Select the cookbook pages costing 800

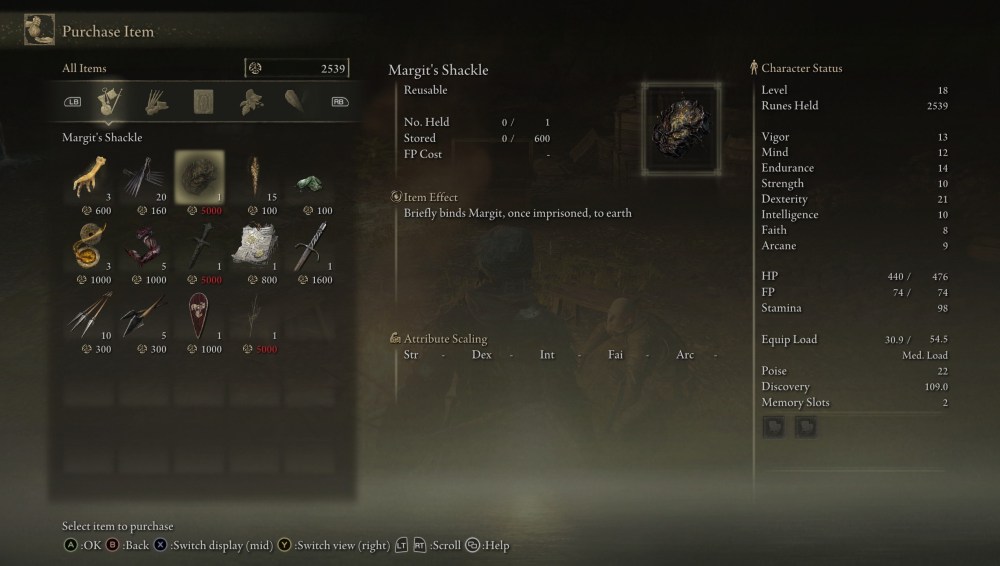pyautogui.click(x=254, y=246)
